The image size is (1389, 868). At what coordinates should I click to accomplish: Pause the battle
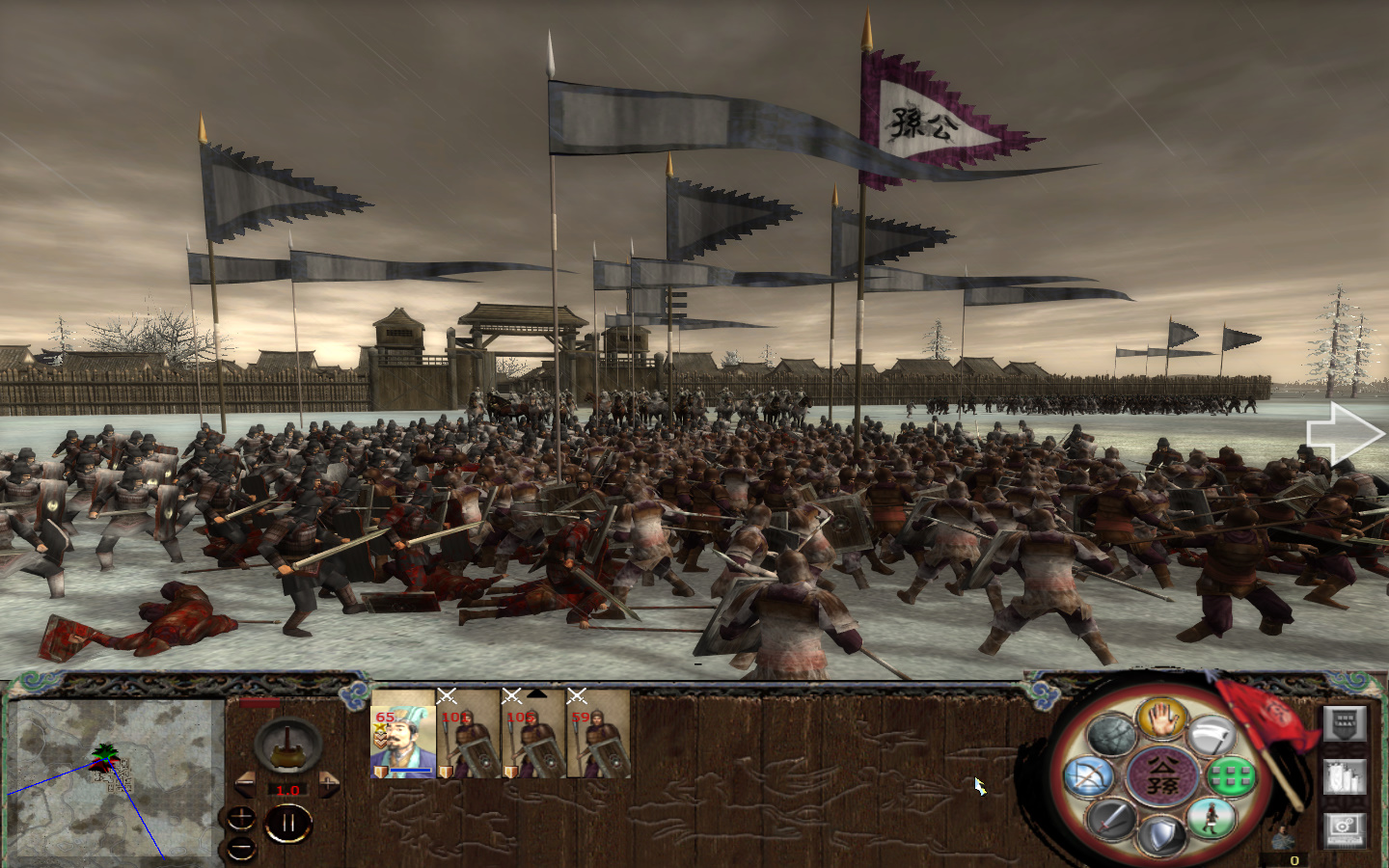coord(288,822)
